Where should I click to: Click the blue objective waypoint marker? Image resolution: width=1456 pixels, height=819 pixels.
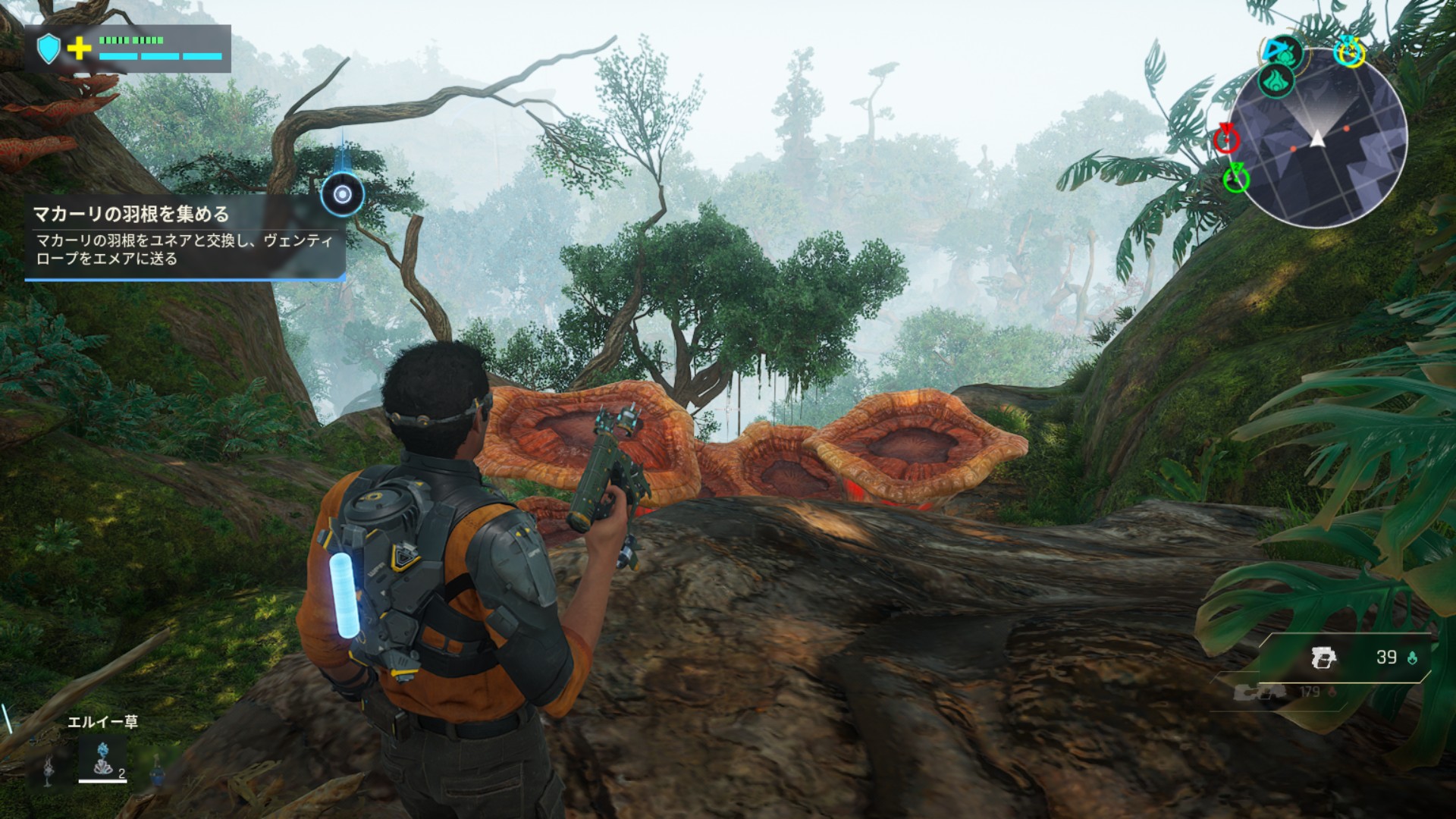click(x=342, y=194)
